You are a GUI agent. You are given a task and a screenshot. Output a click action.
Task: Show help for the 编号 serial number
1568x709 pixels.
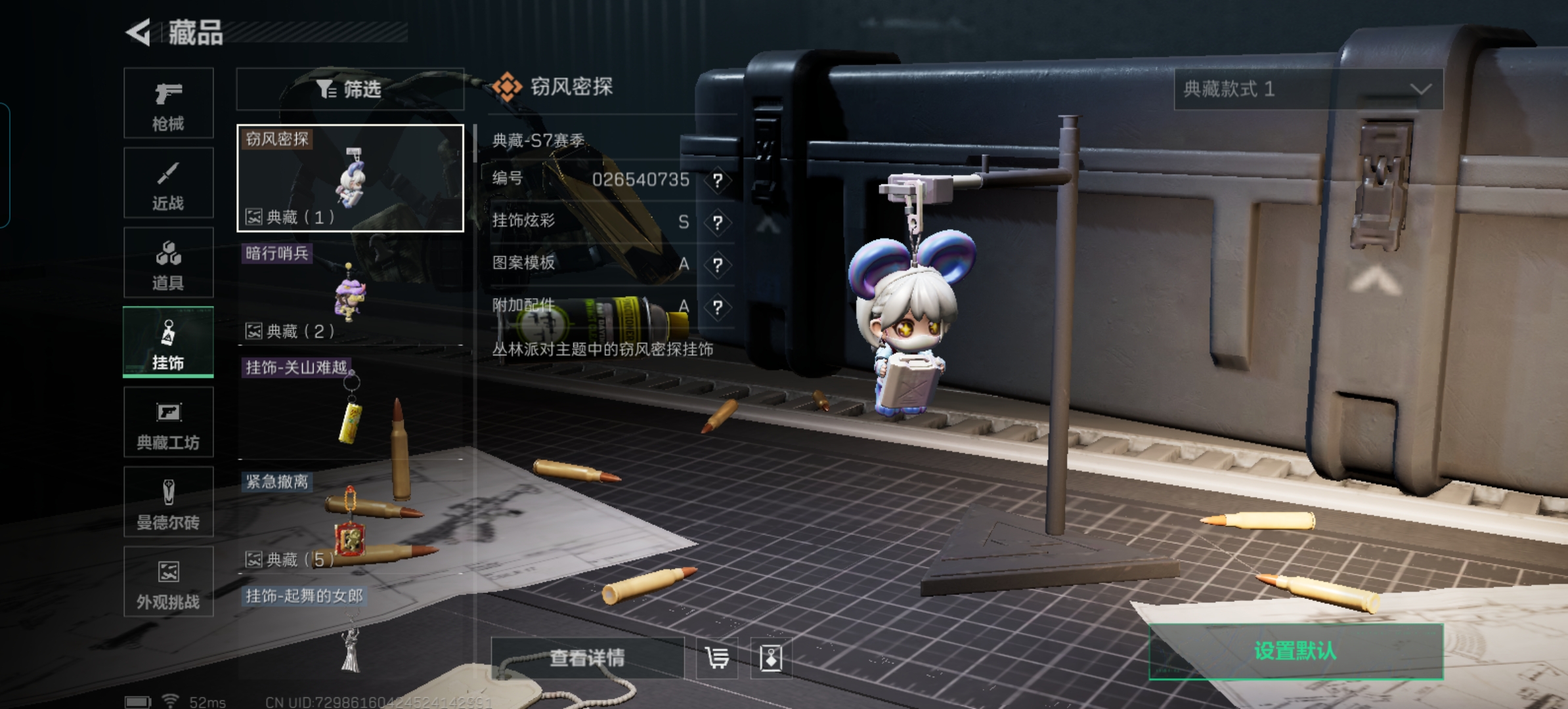click(x=718, y=180)
